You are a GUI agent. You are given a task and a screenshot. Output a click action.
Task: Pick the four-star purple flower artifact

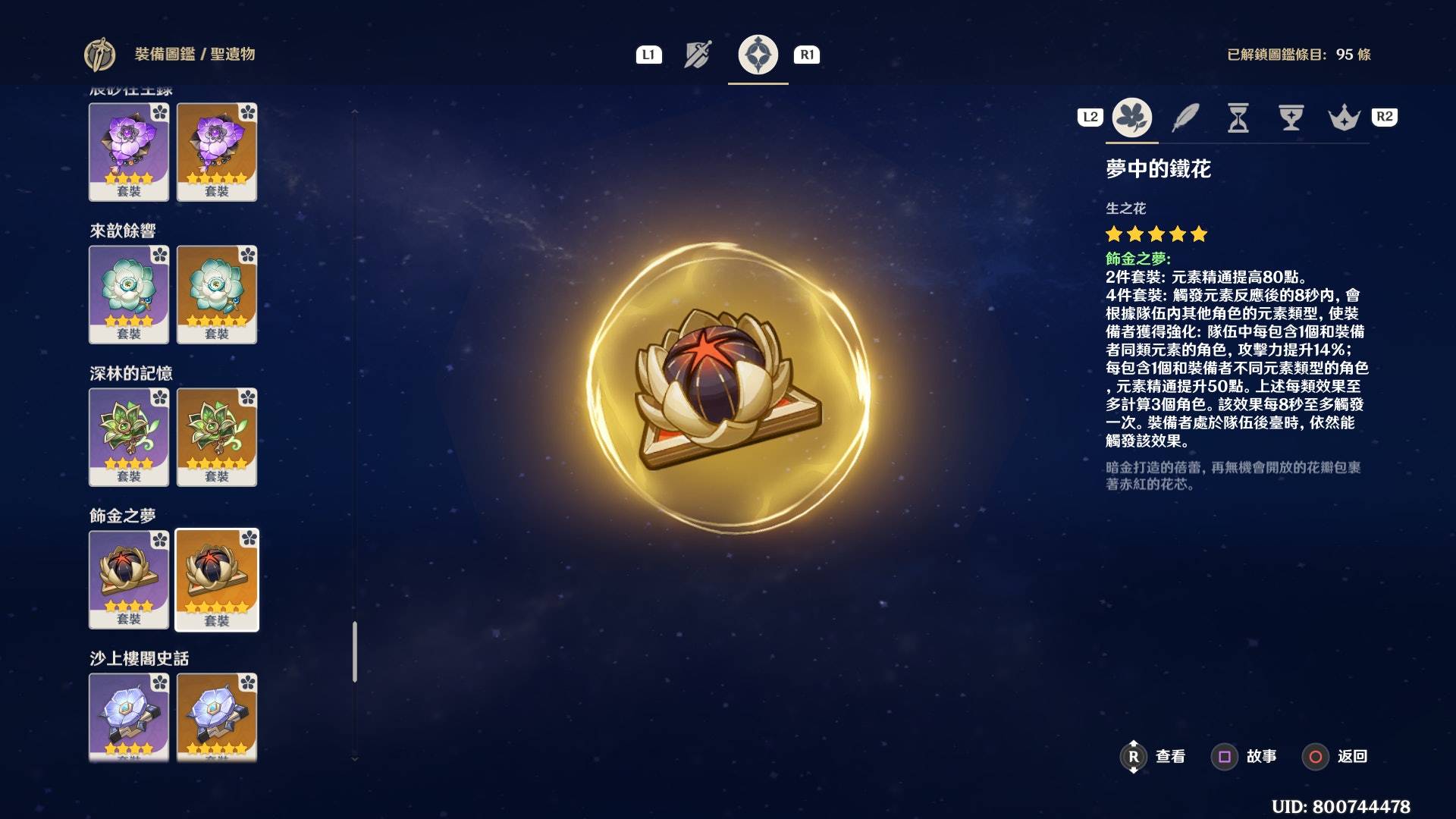click(x=129, y=152)
